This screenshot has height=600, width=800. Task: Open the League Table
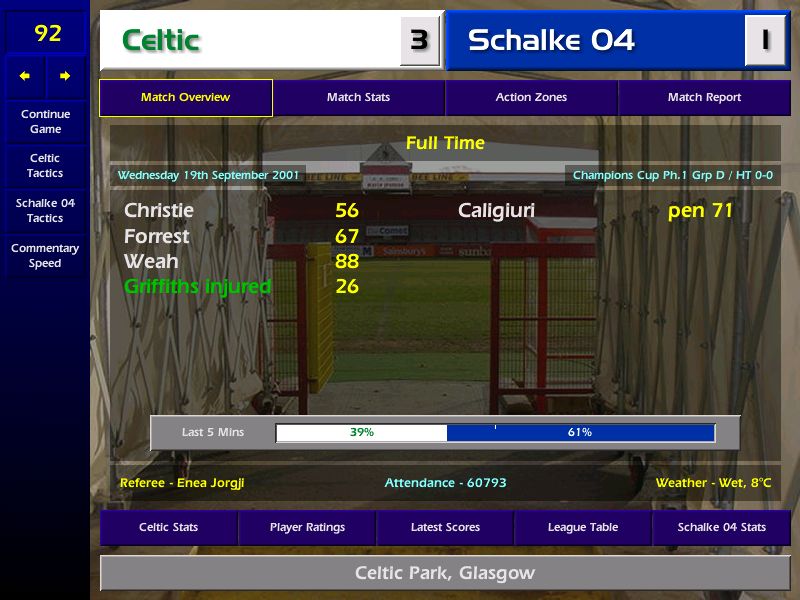click(583, 528)
